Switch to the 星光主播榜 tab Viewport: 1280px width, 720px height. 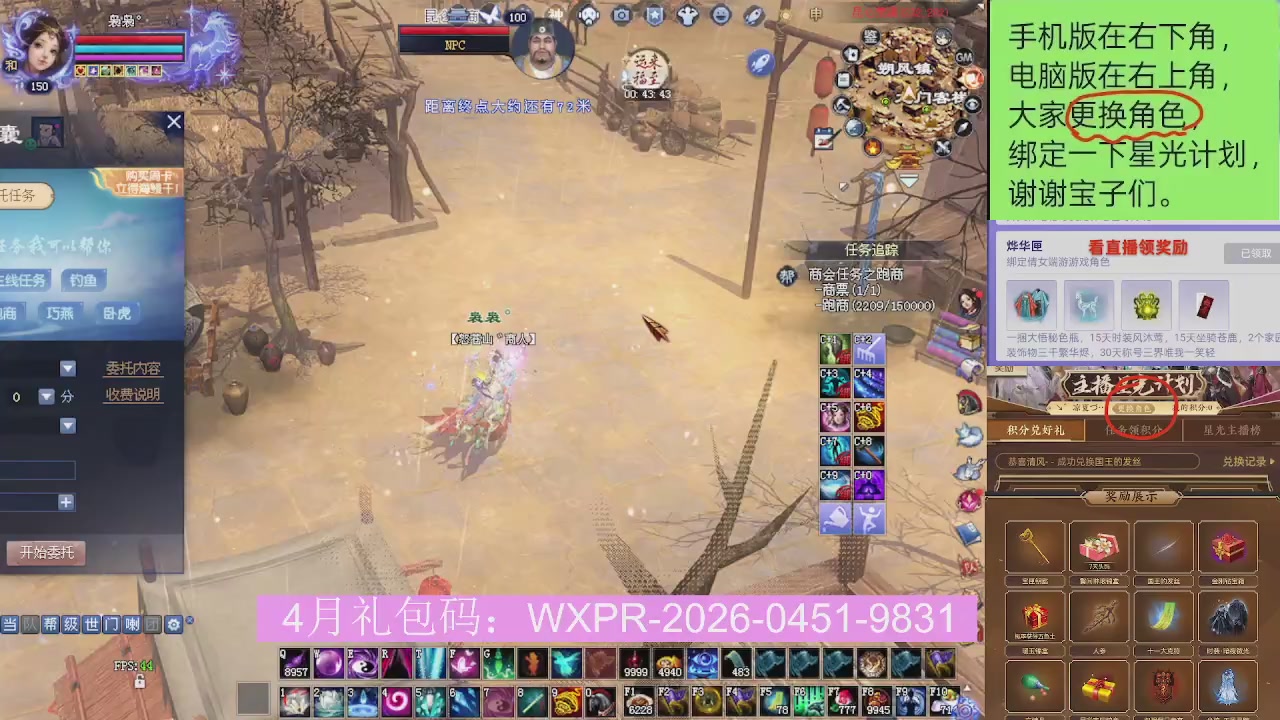click(x=1230, y=430)
